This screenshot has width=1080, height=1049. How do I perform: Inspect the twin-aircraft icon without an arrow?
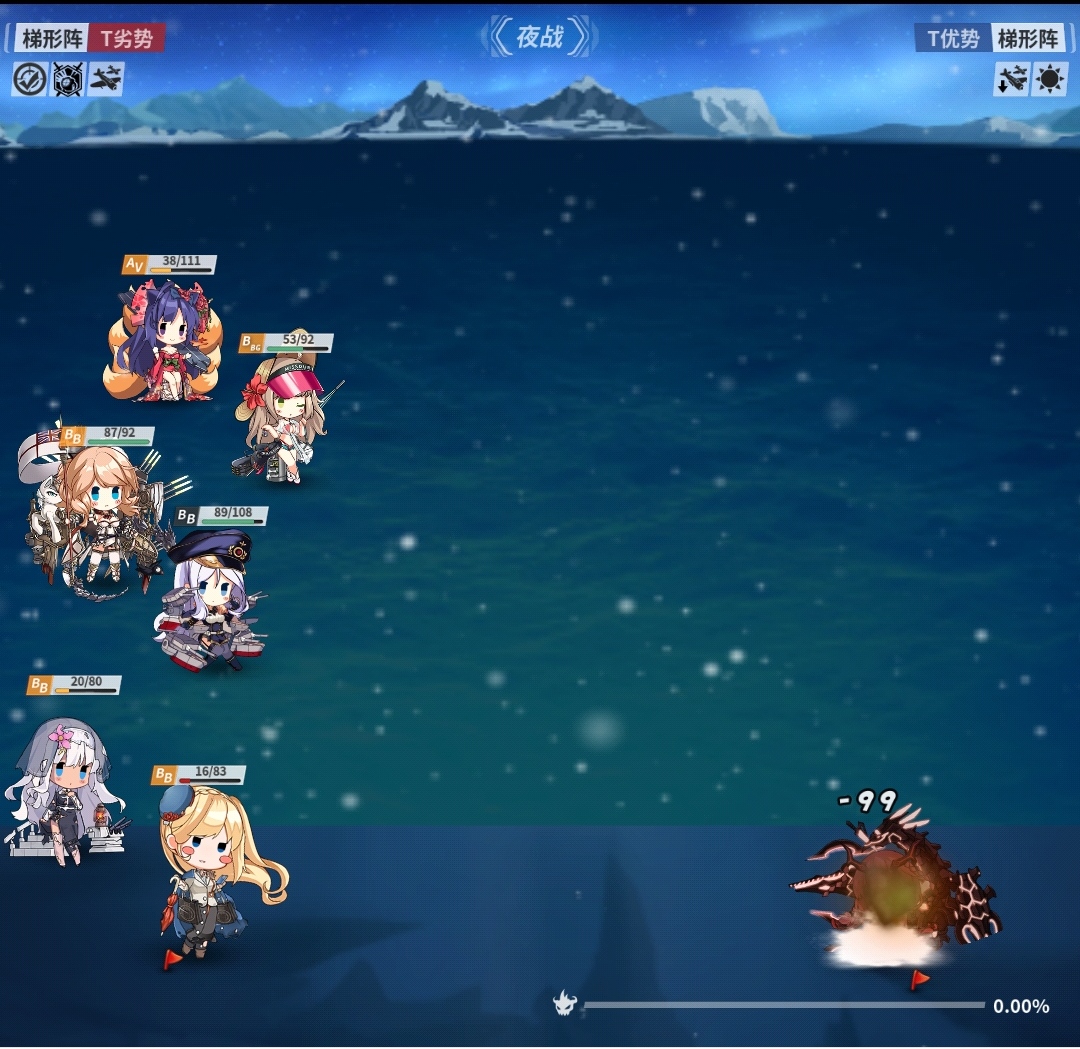(x=106, y=79)
